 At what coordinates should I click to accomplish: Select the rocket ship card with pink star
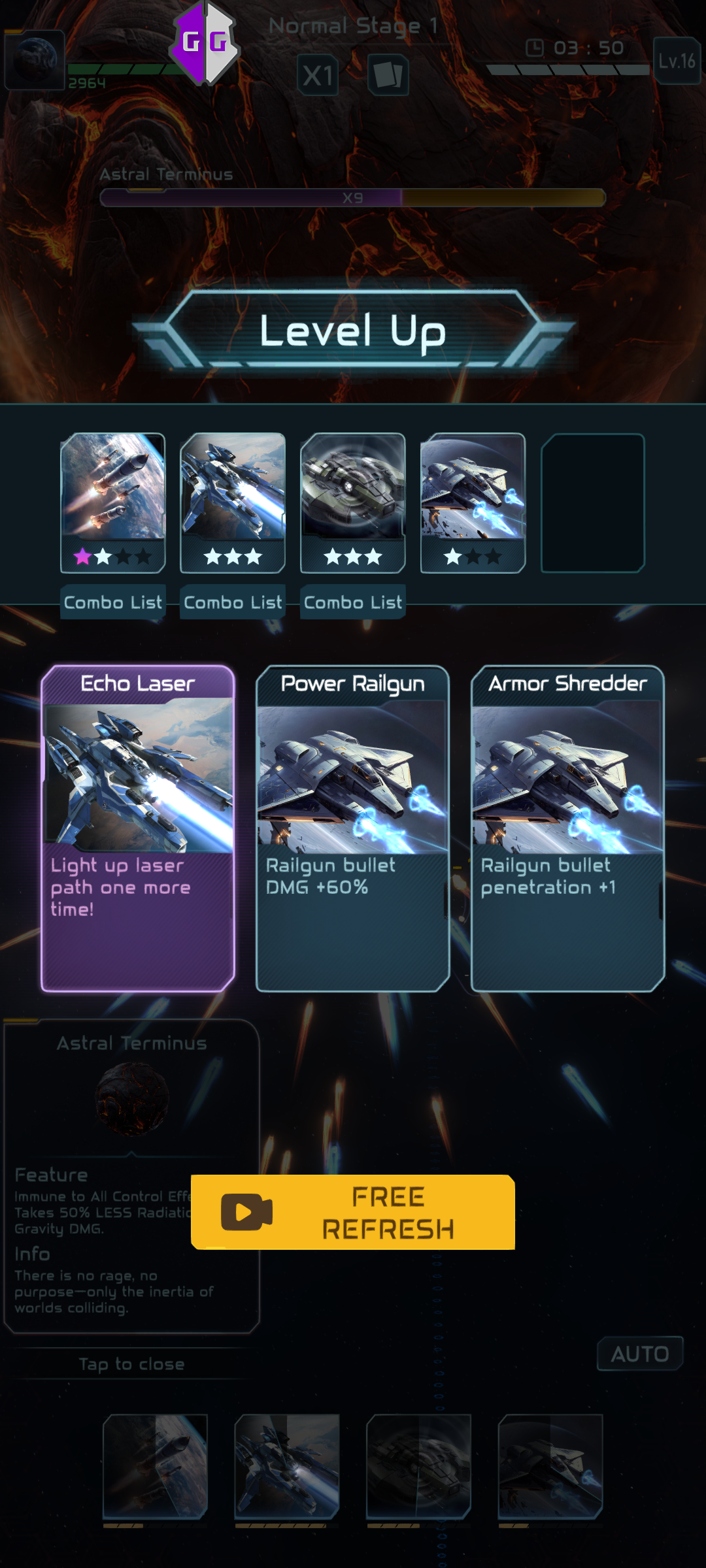click(112, 502)
